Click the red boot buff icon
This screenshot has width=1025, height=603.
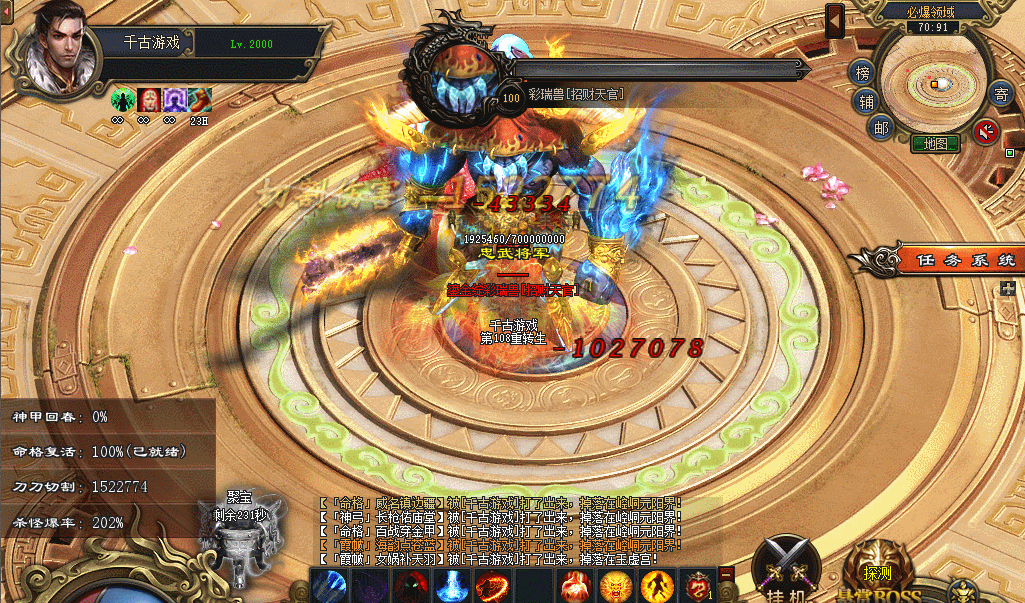[x=199, y=99]
